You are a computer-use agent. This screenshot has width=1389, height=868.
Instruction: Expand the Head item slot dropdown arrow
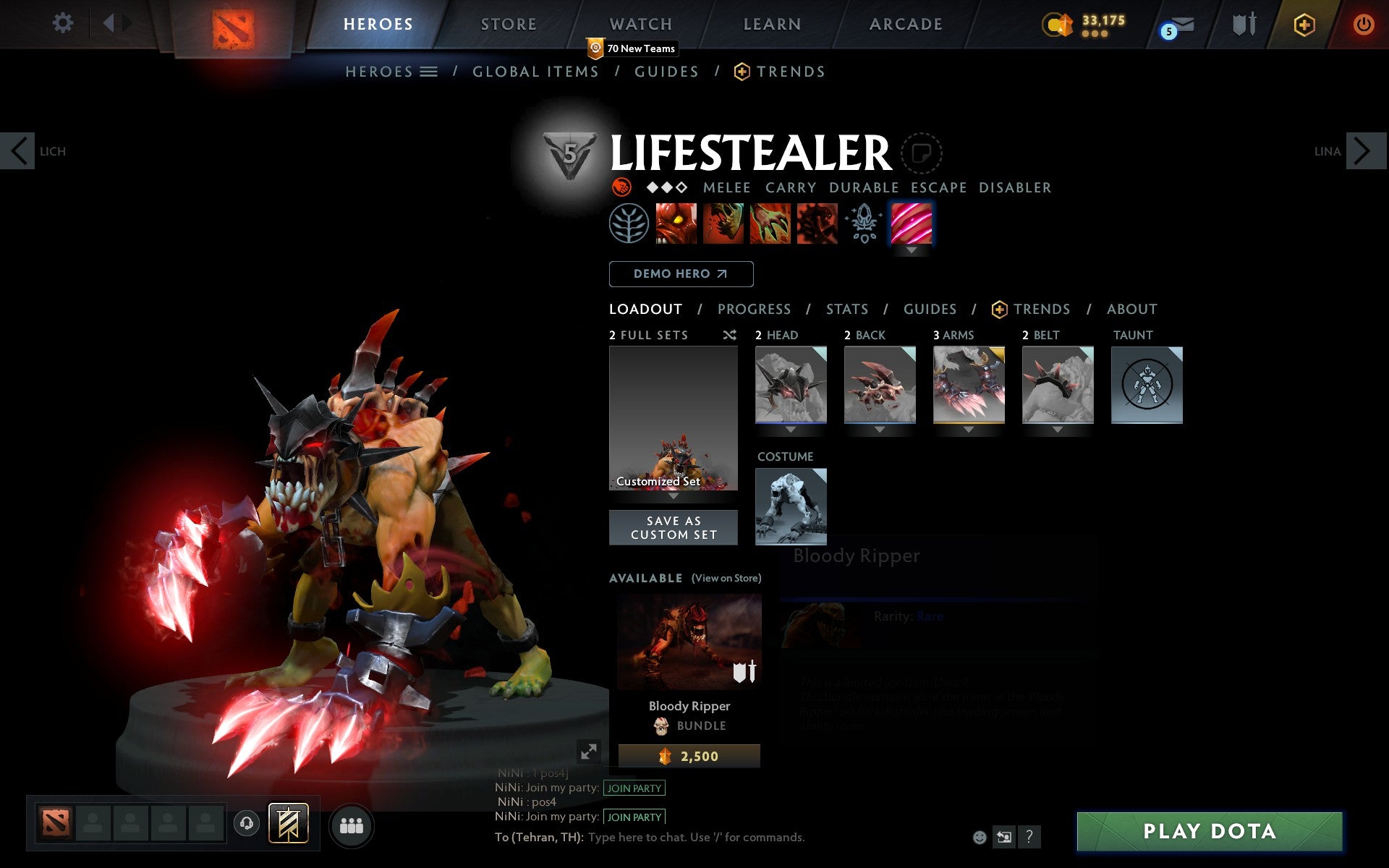[791, 428]
